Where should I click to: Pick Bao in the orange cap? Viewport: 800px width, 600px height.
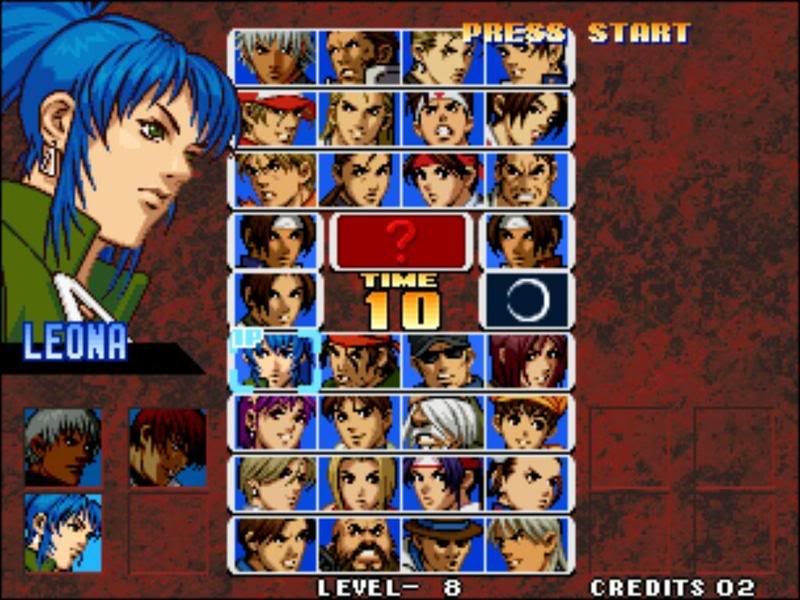click(x=527, y=423)
